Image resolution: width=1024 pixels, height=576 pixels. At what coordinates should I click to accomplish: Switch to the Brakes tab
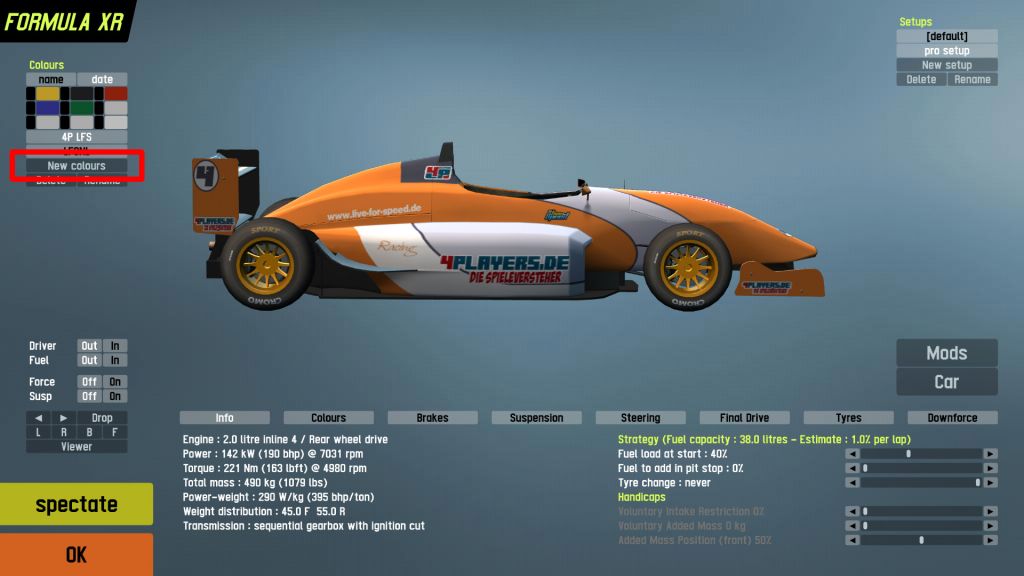432,418
